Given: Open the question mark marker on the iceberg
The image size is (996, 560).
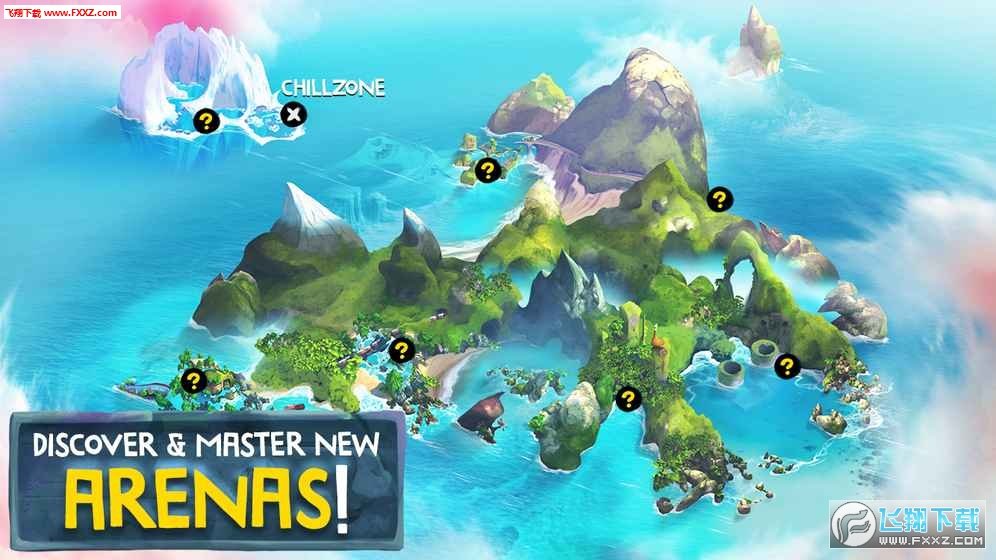Looking at the screenshot, I should (x=206, y=122).
